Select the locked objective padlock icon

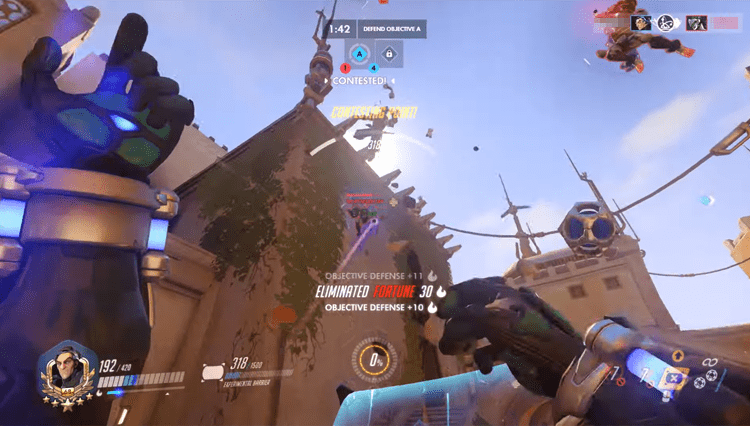pos(389,54)
